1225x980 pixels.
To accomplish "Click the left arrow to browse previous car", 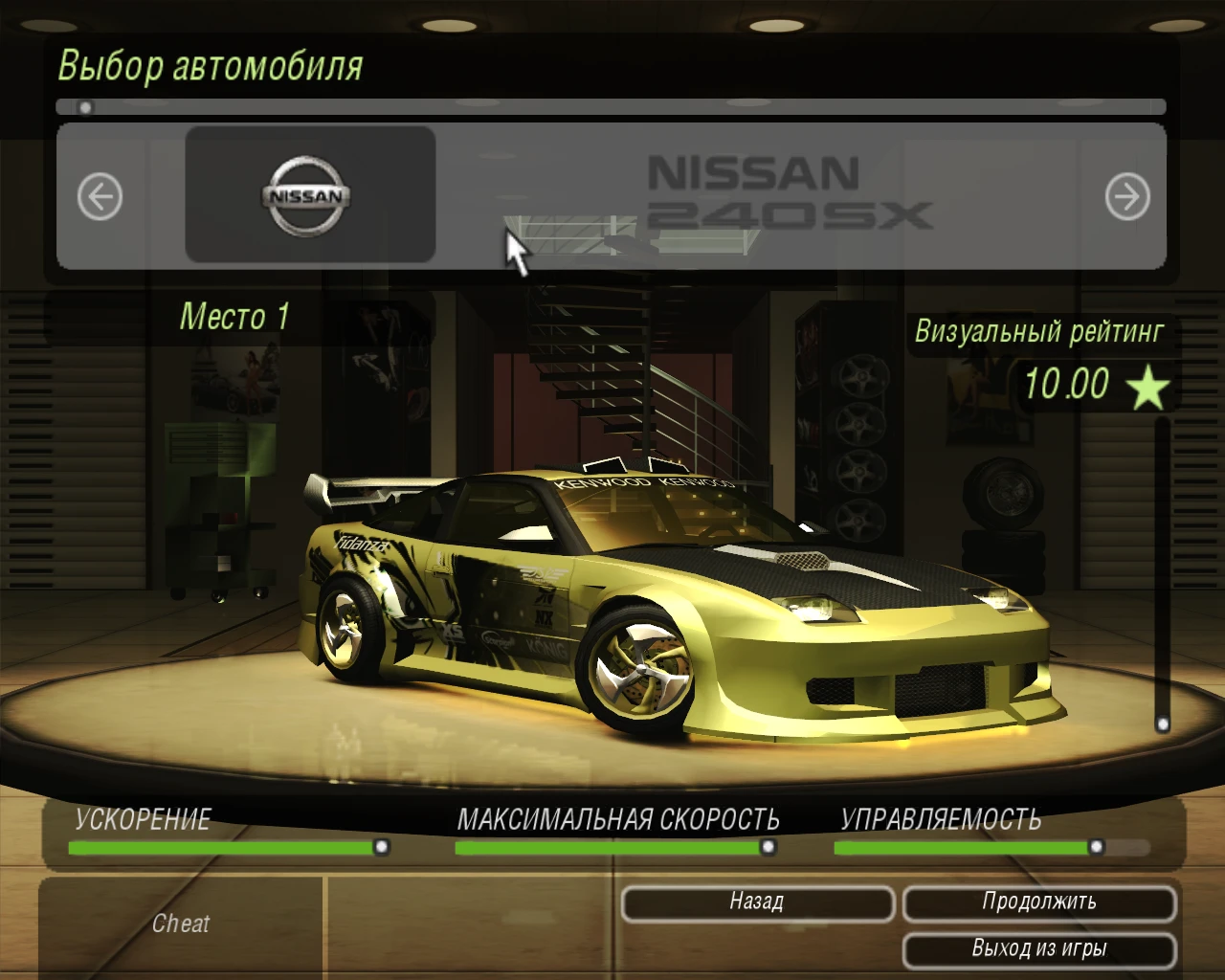I will [100, 195].
